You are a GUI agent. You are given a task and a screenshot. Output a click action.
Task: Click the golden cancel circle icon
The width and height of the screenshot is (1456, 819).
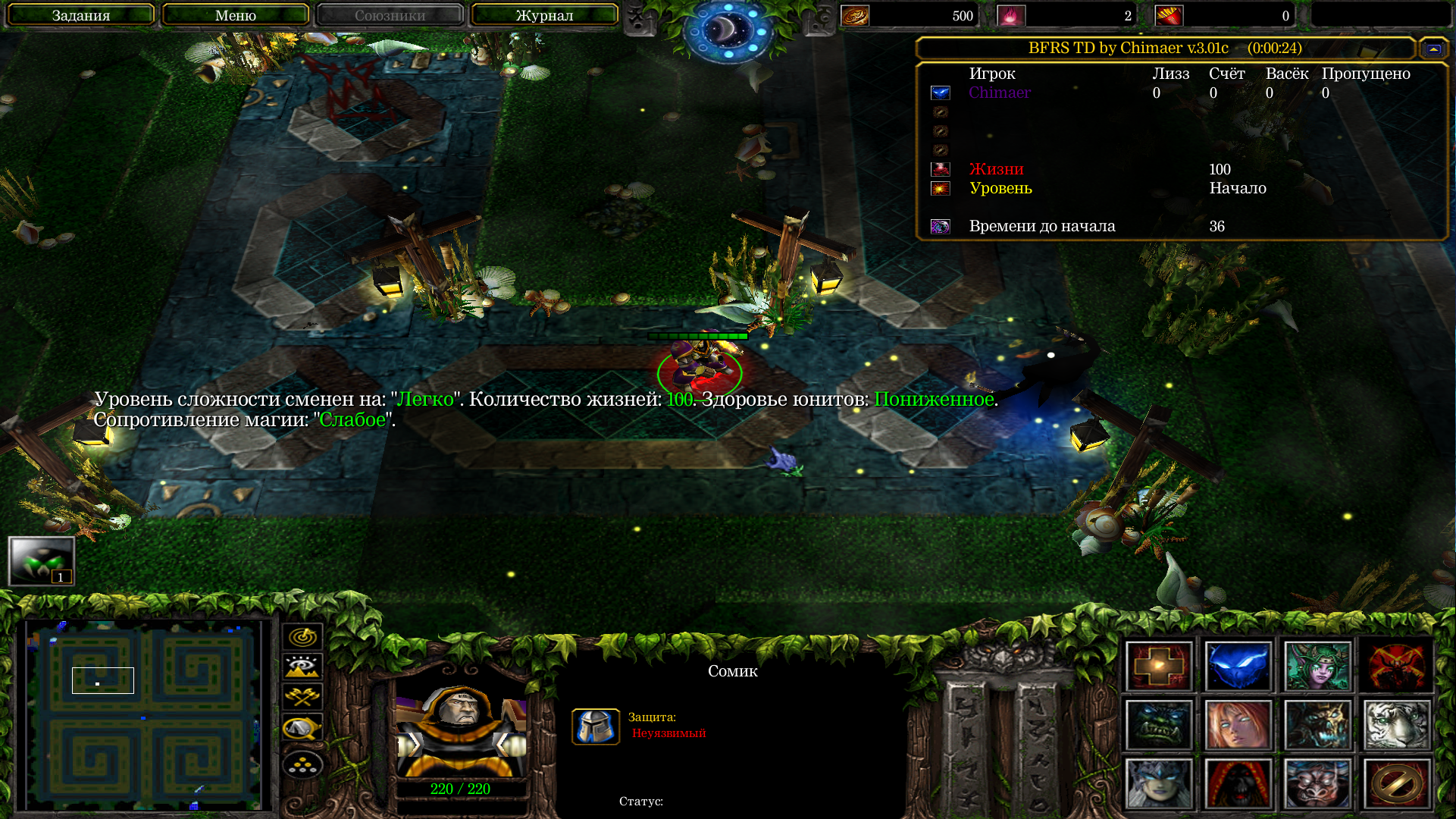[1396, 783]
